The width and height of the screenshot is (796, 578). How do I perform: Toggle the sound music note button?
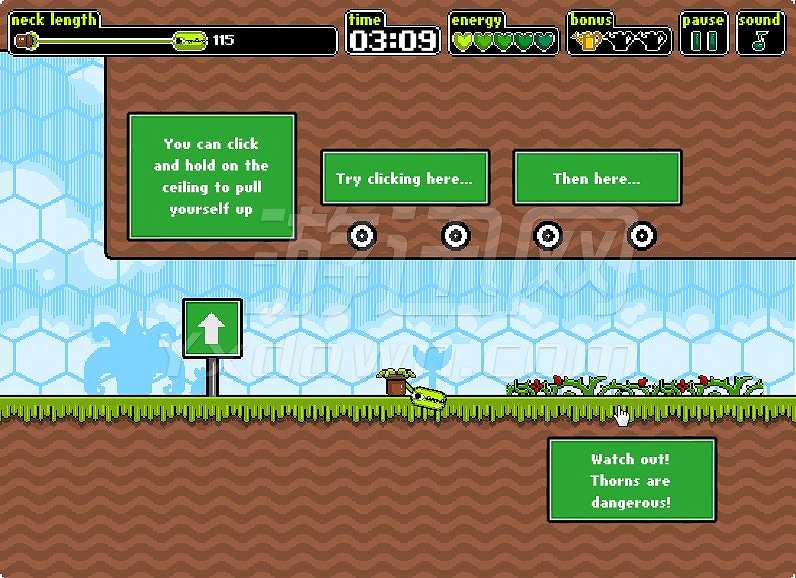point(760,41)
